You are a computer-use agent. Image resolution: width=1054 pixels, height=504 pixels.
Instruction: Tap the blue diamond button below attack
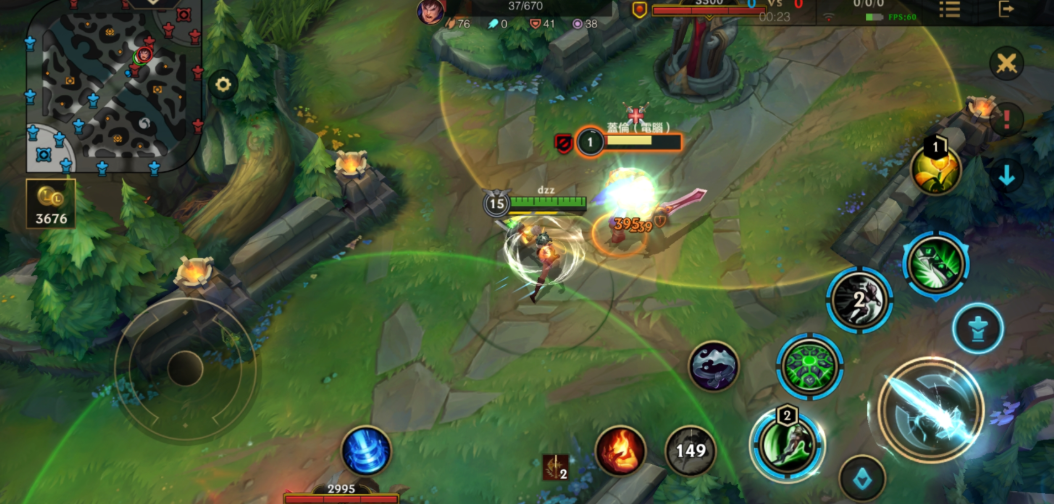tap(862, 477)
